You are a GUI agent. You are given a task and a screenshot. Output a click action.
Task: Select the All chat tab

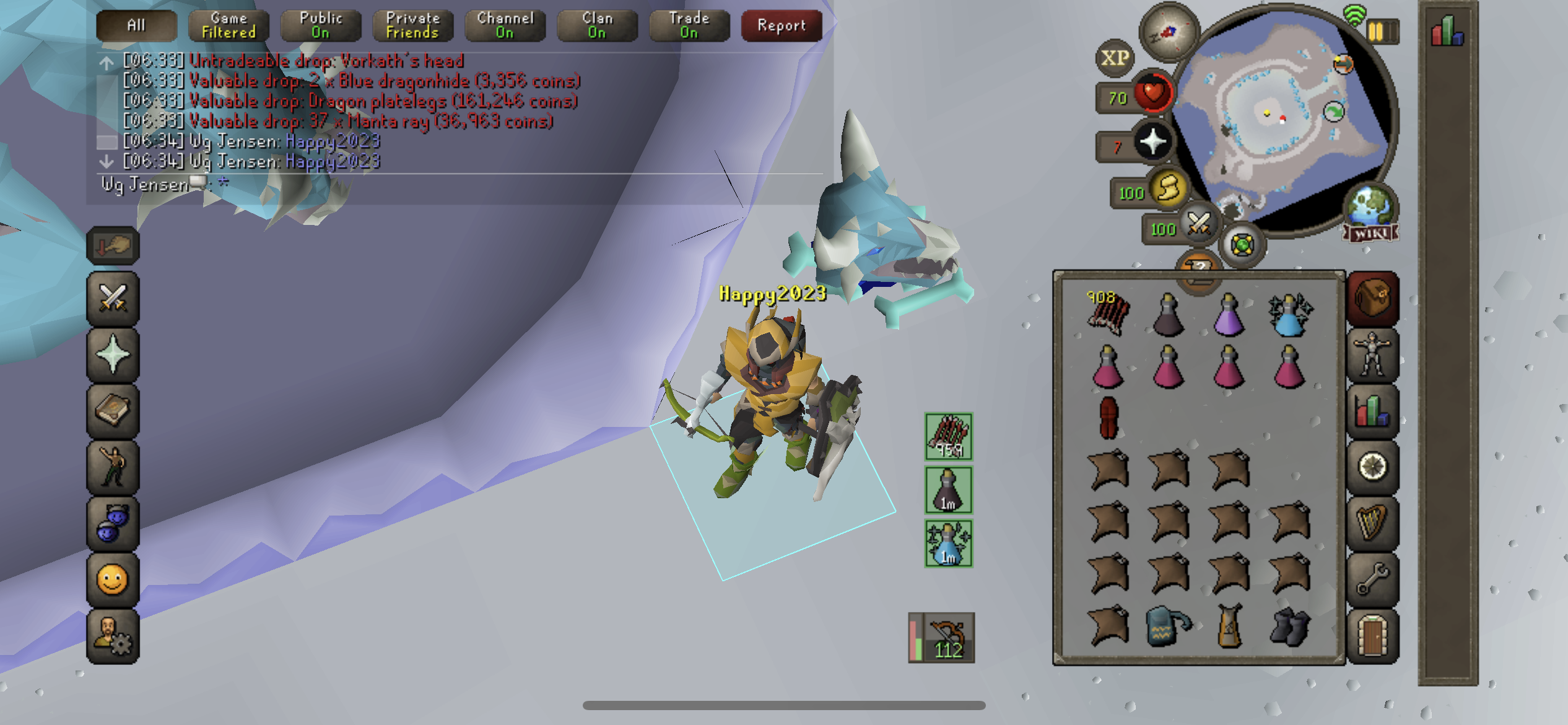coord(136,25)
